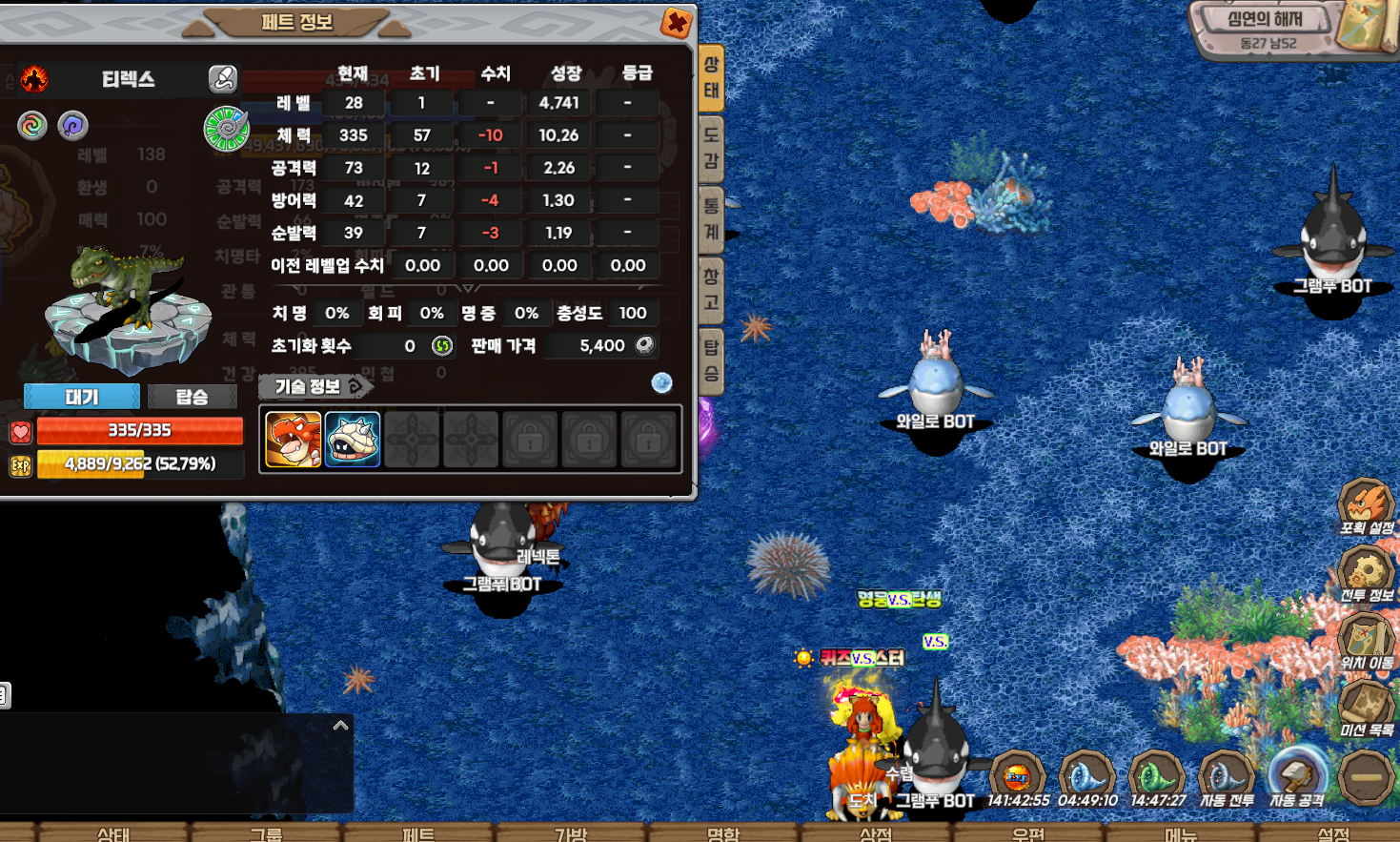Set the pet to 대기 standby
The height and width of the screenshot is (842, 1400).
[x=82, y=397]
